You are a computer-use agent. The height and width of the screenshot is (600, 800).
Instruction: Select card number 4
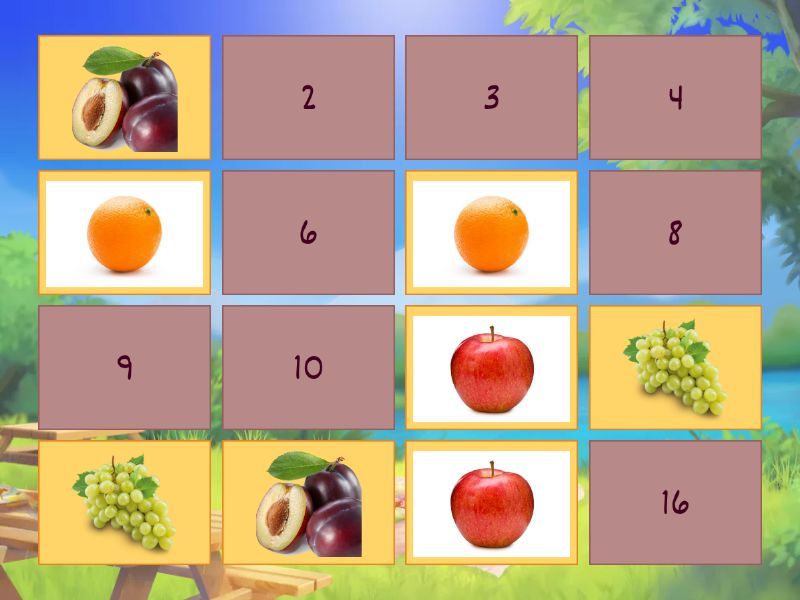(675, 98)
